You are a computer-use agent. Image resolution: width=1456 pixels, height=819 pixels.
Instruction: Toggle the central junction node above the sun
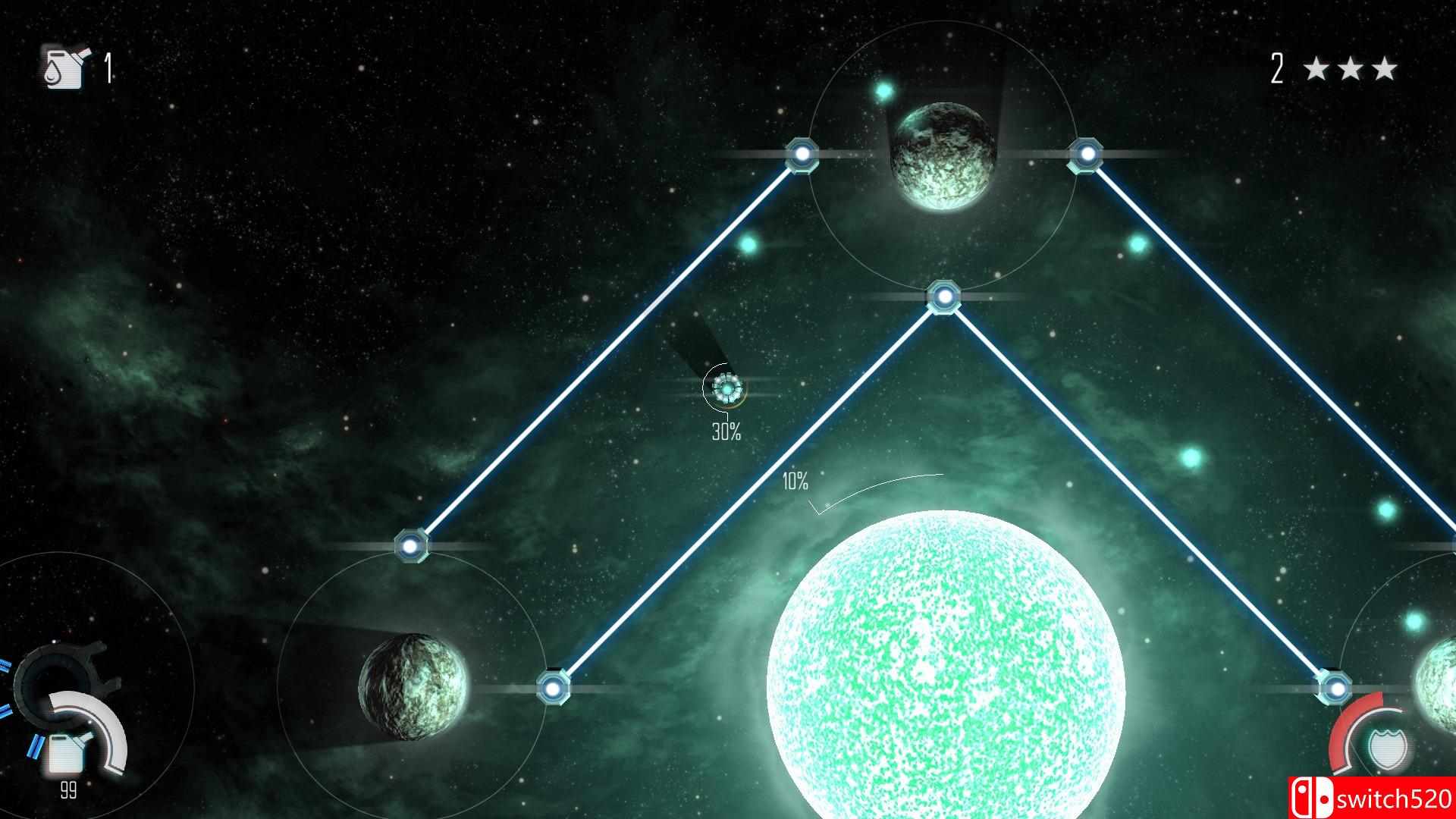(x=944, y=296)
